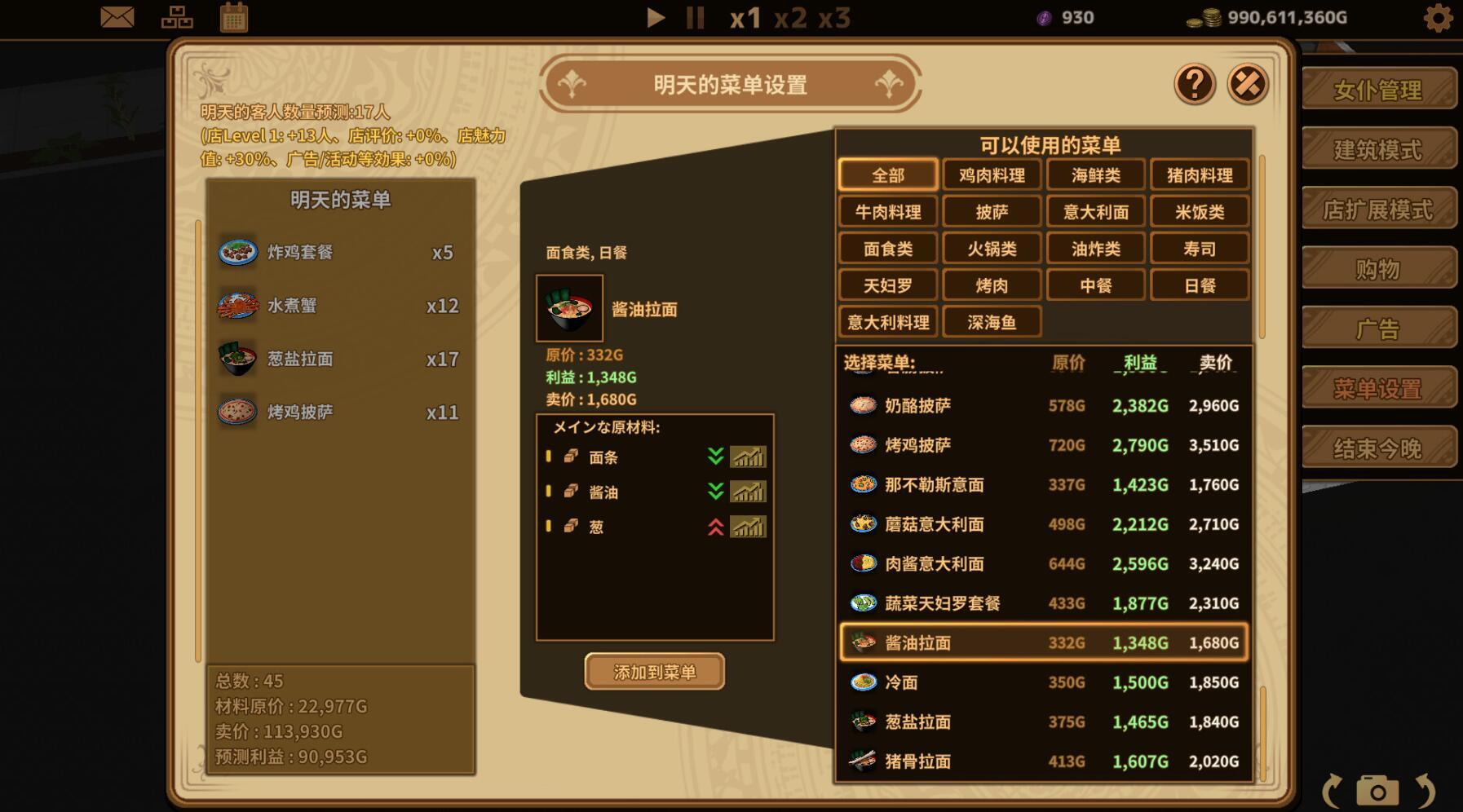Click the 添加到菜单 button
Image resolution: width=1463 pixels, height=812 pixels.
(653, 672)
